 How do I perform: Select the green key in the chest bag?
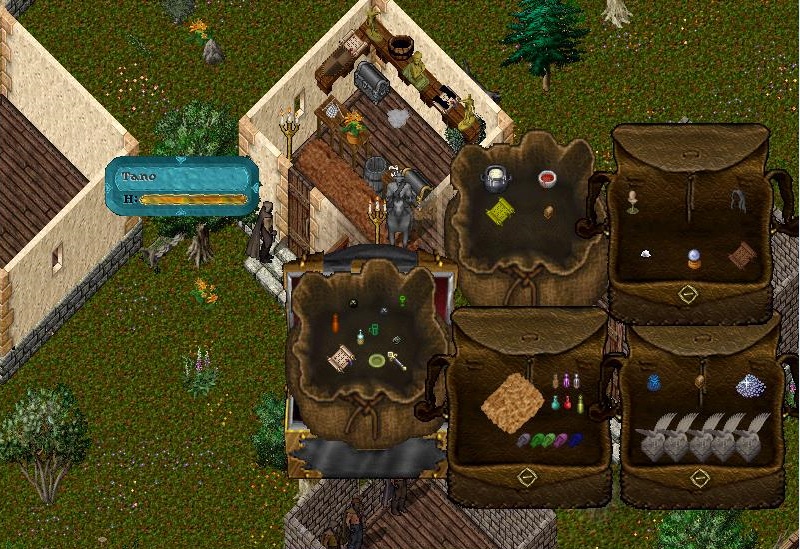point(401,298)
